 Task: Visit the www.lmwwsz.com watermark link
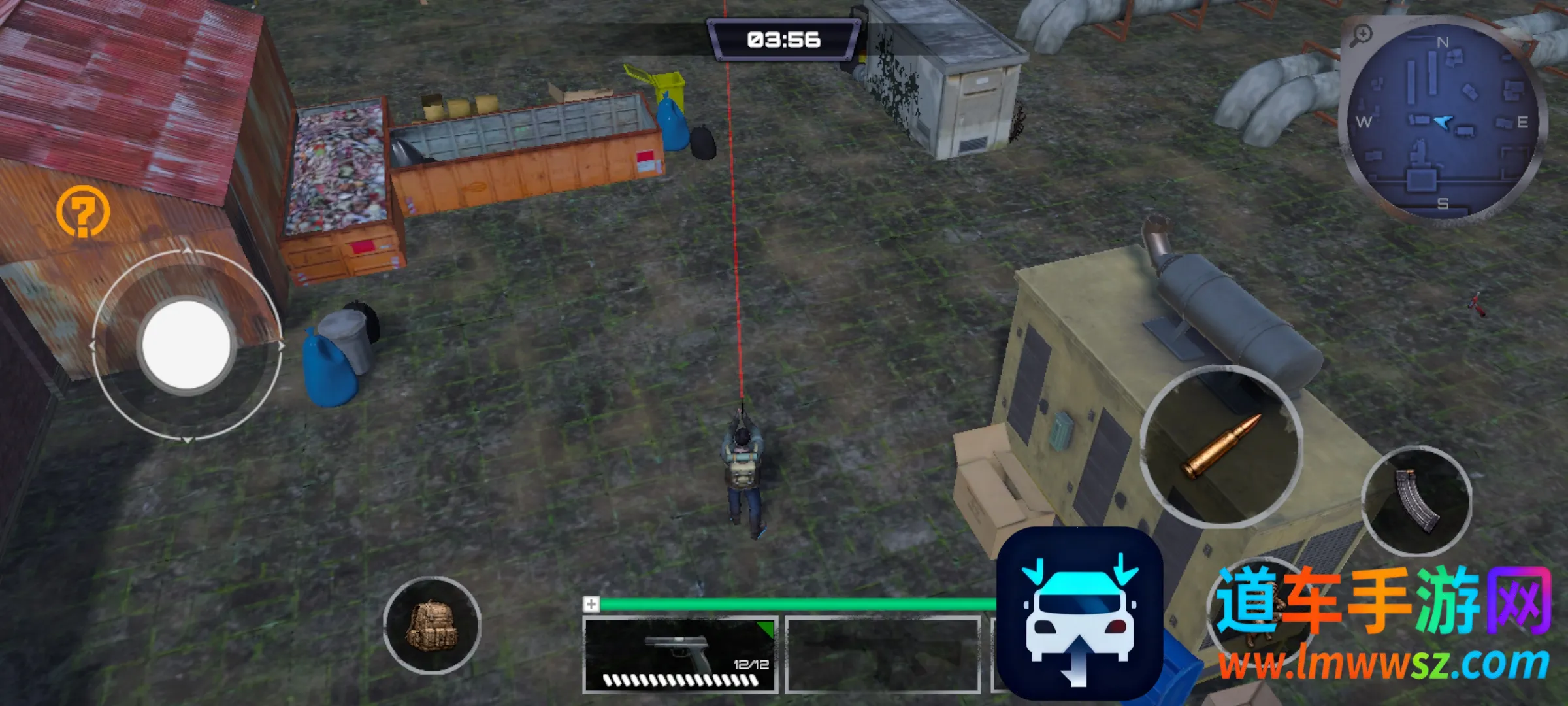[1382, 665]
